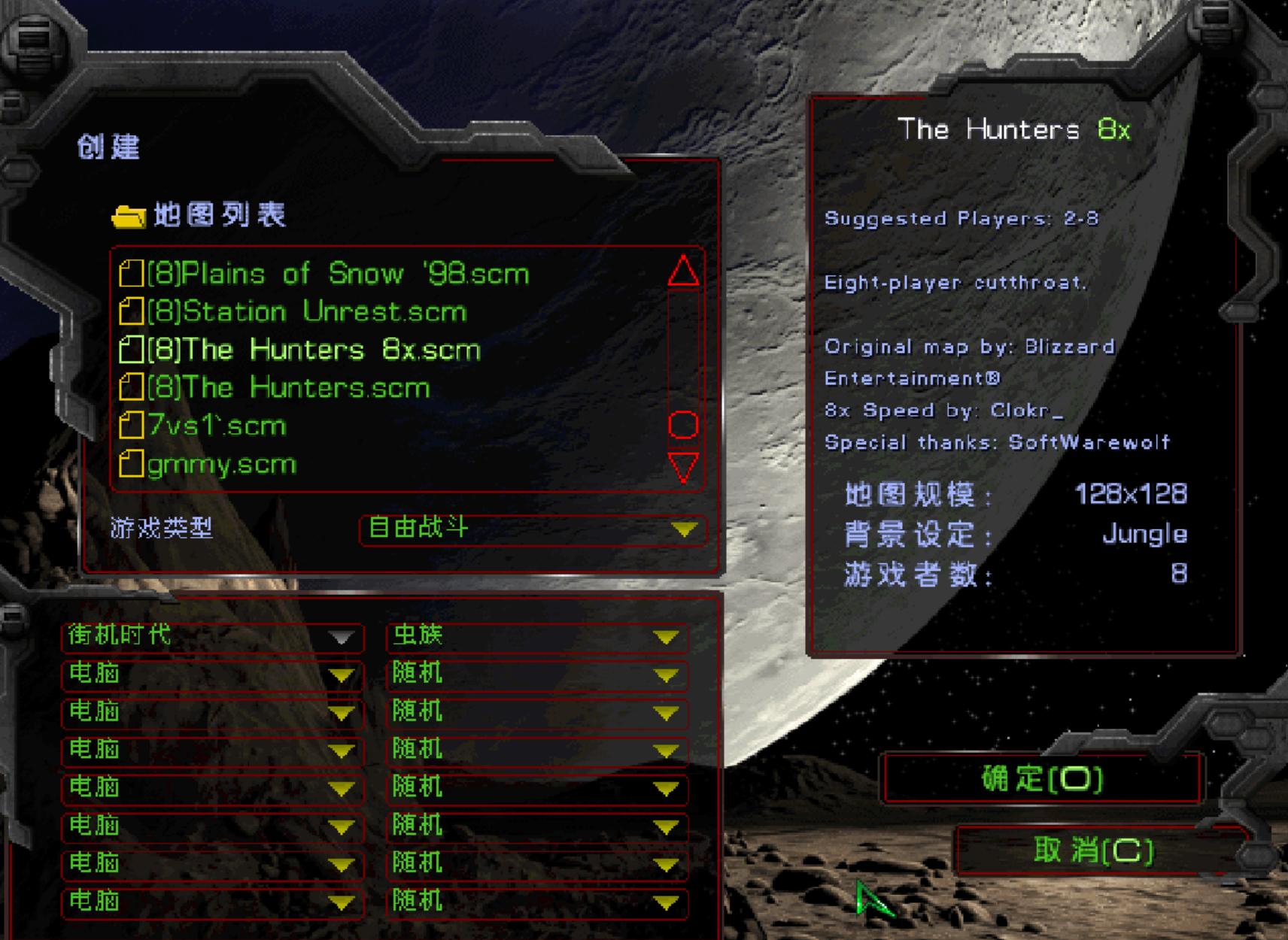Open the 地图列表 folder icon
The width and height of the screenshot is (1288, 940).
tap(129, 217)
